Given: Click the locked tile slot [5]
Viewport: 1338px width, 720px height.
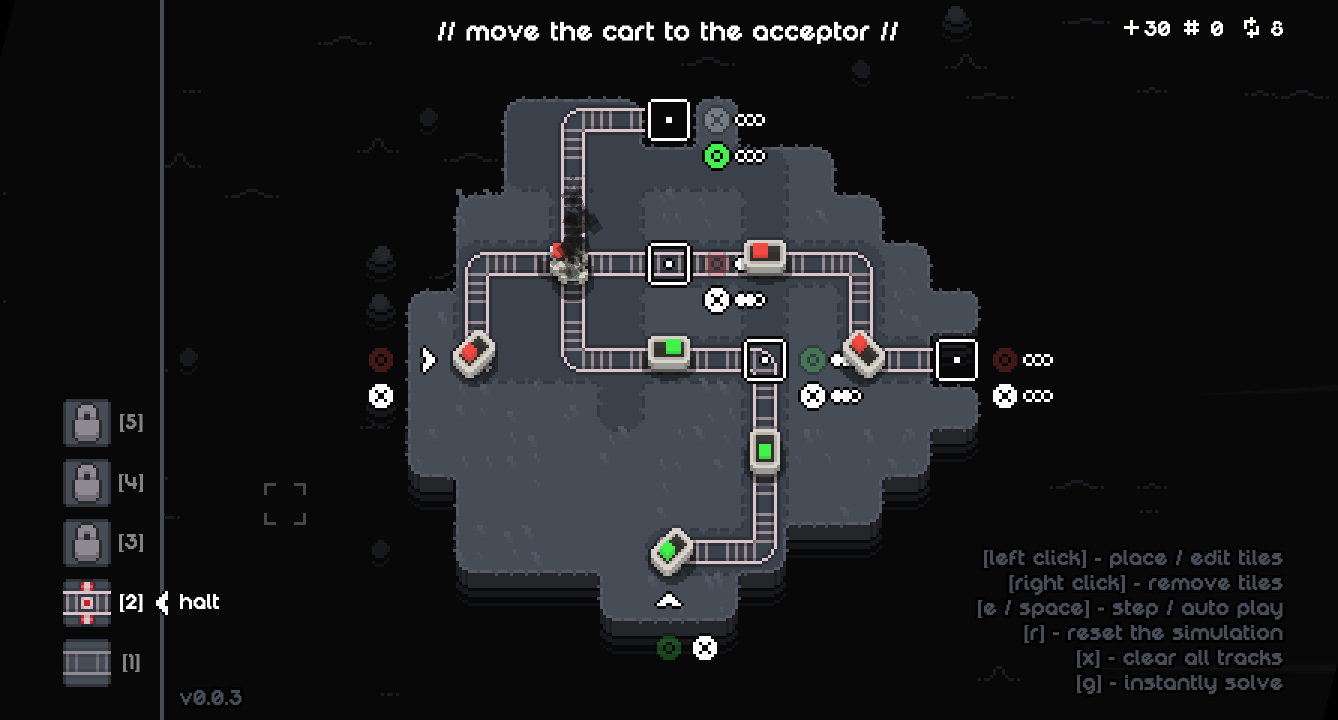Looking at the screenshot, I should pos(86,423).
